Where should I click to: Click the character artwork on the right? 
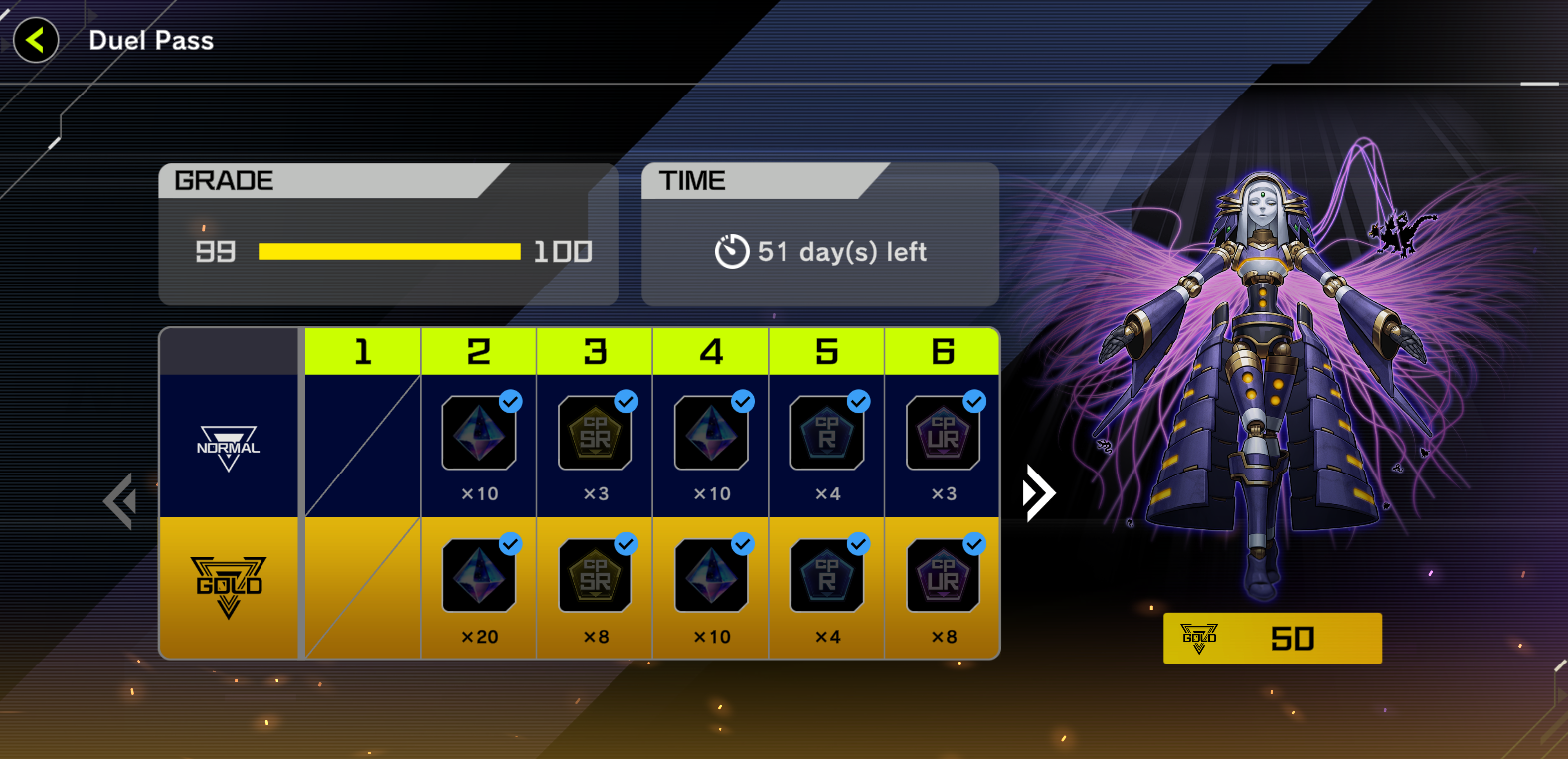[1263, 378]
